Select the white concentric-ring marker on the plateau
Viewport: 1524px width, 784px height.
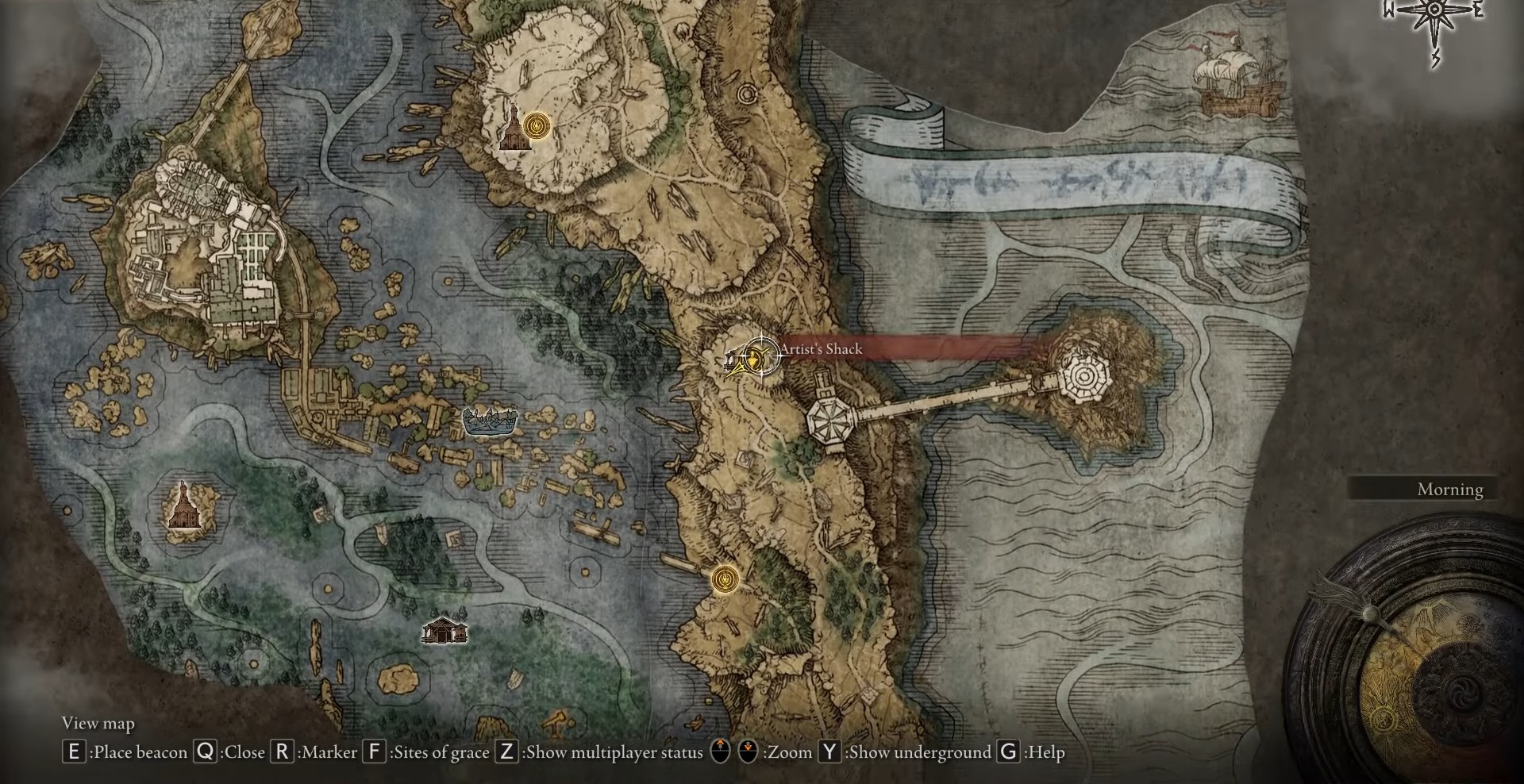pyautogui.click(x=746, y=95)
